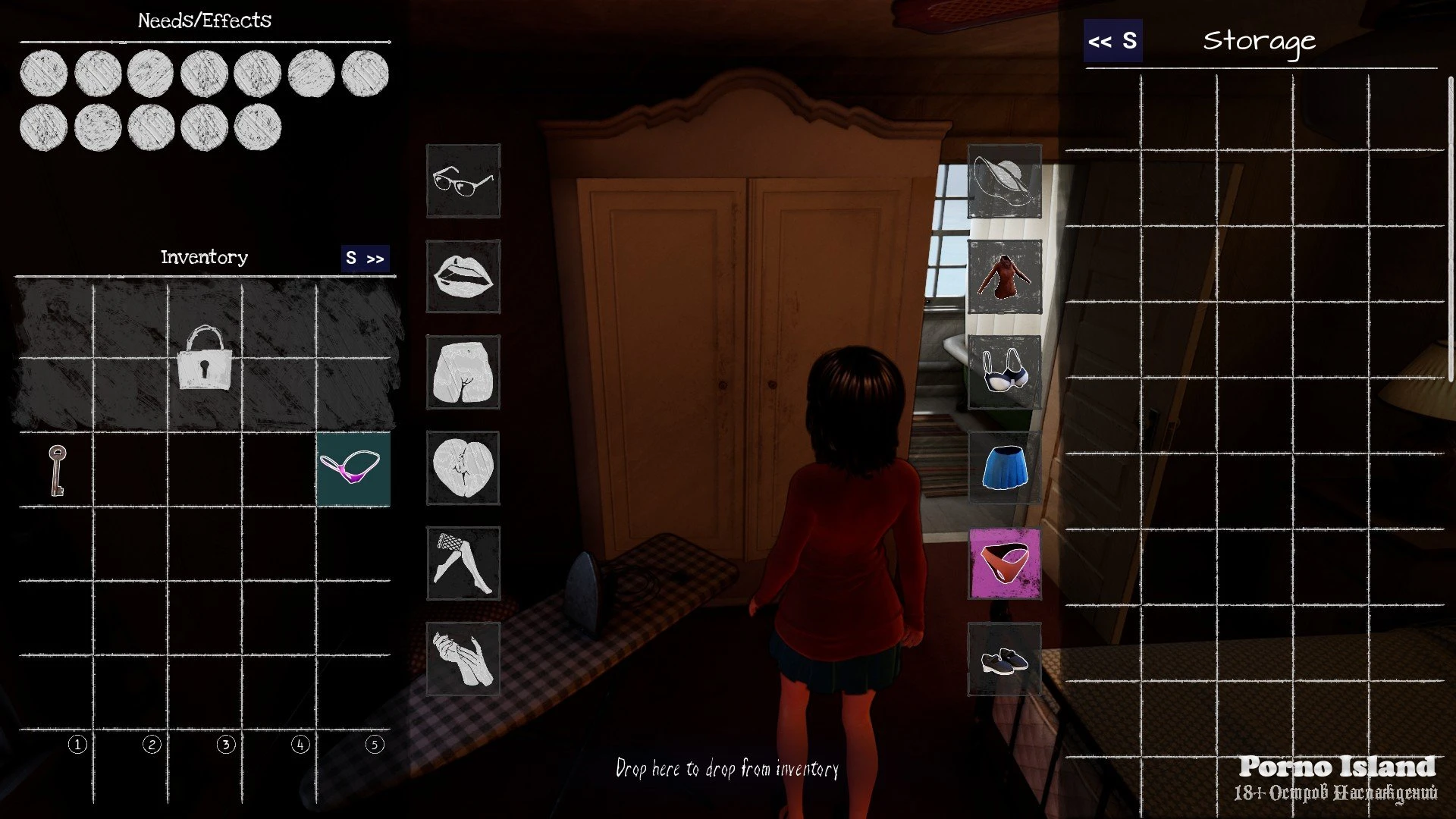Select the equipped bra slot
This screenshot has height=819, width=1456.
tap(1004, 372)
